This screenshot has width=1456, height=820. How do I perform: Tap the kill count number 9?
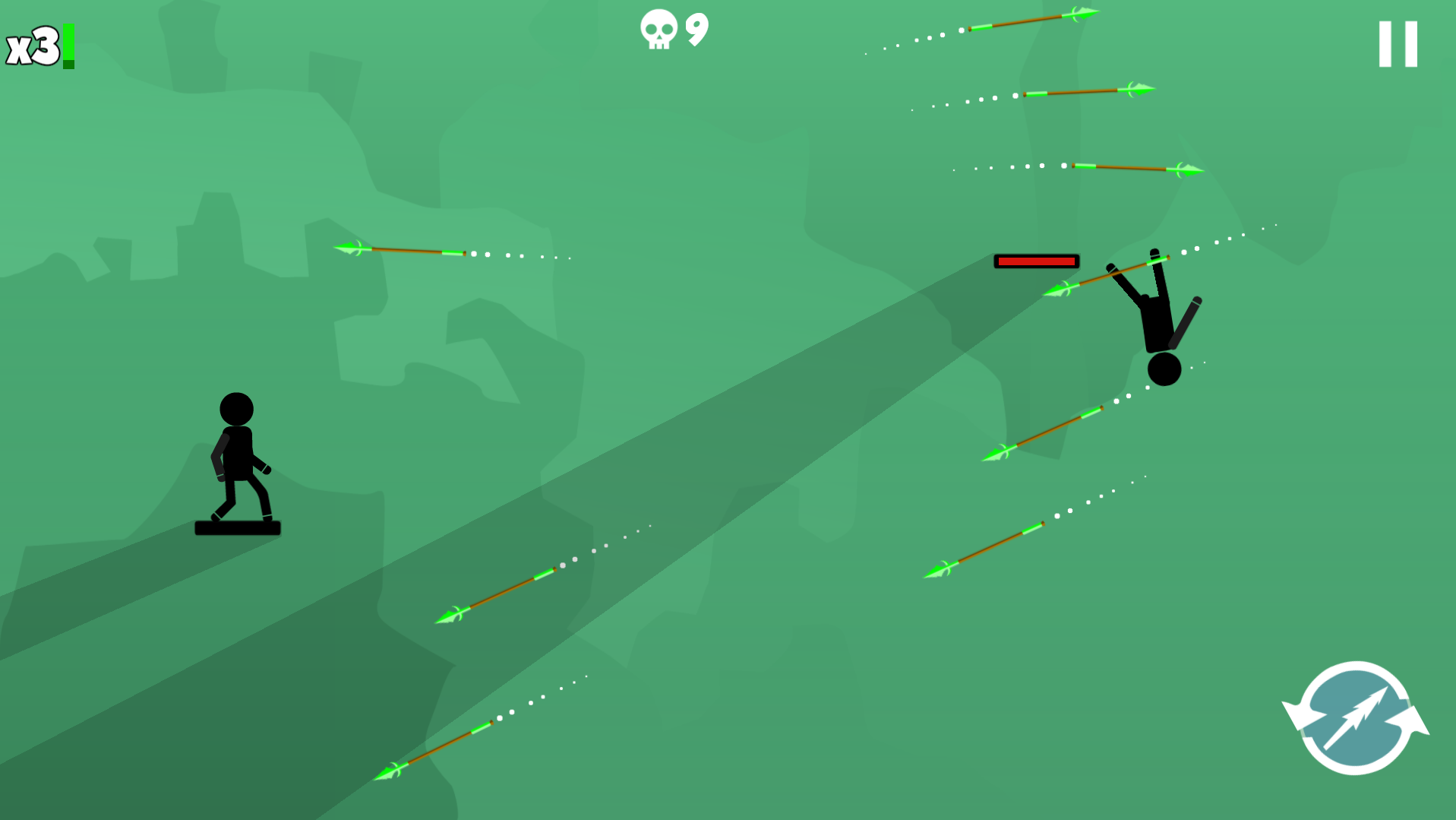695,29
